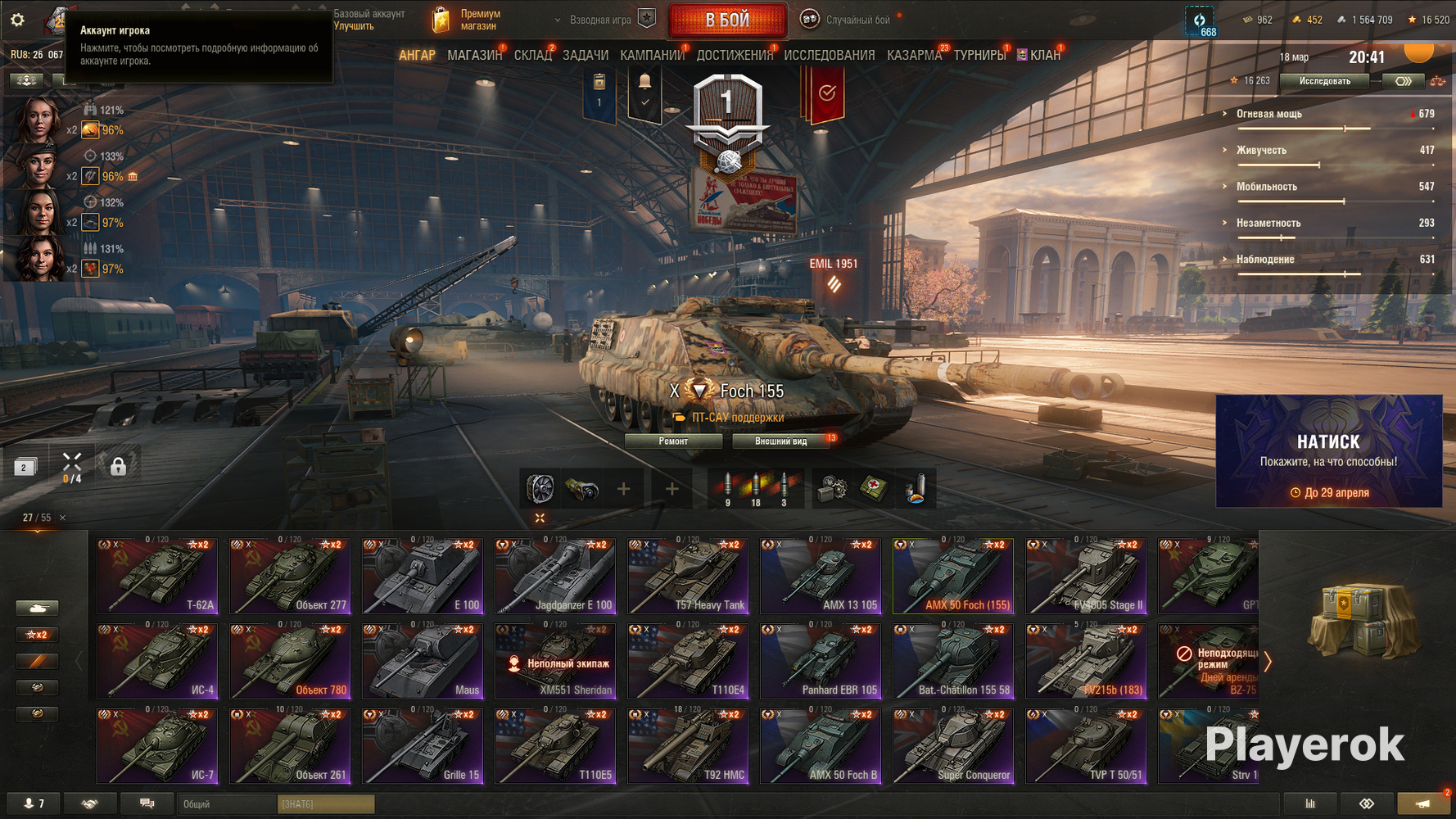
Task: Expand the Огневая мощь firepower stats
Action: tap(1268, 114)
